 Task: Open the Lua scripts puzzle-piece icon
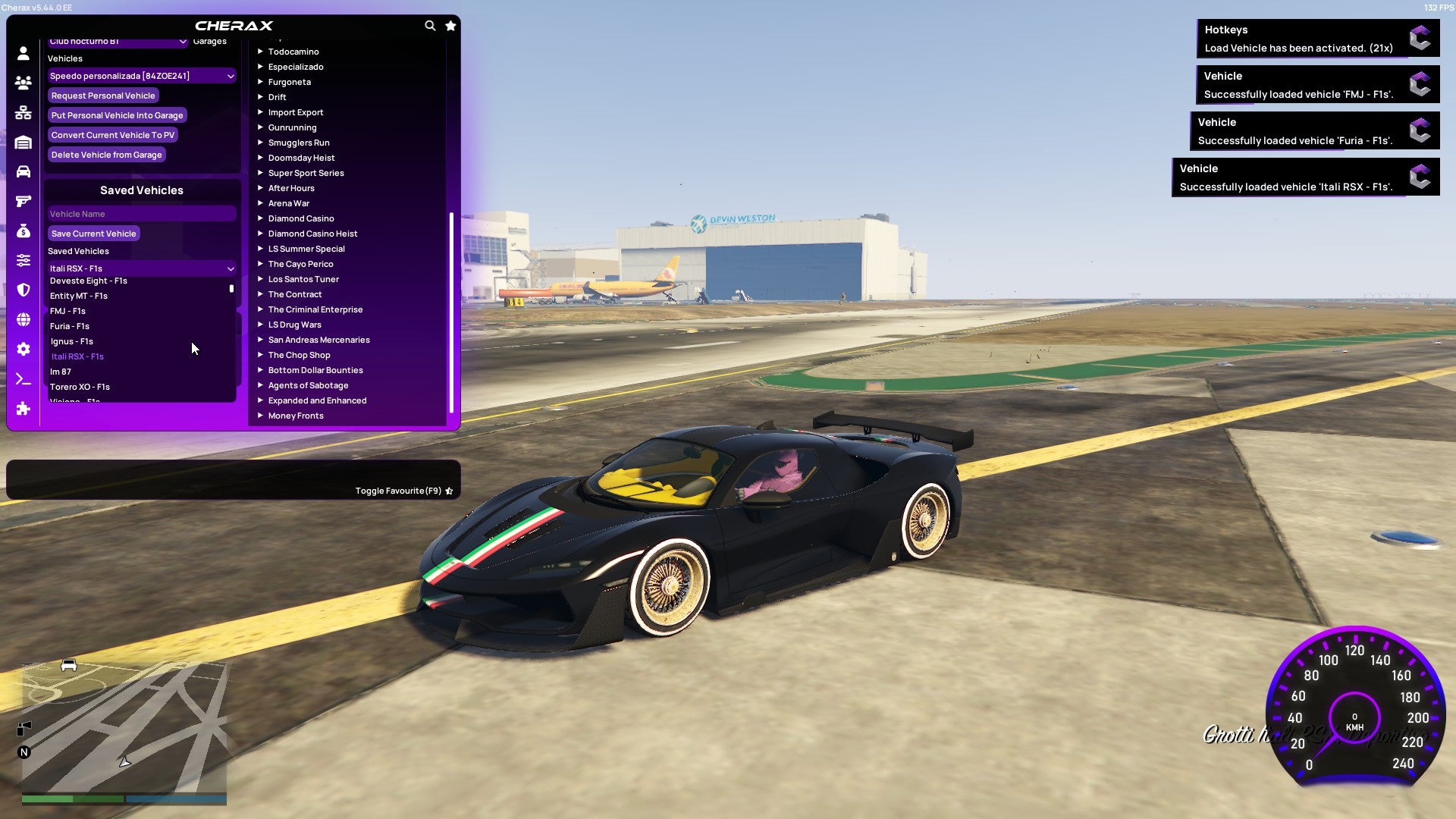coord(23,409)
